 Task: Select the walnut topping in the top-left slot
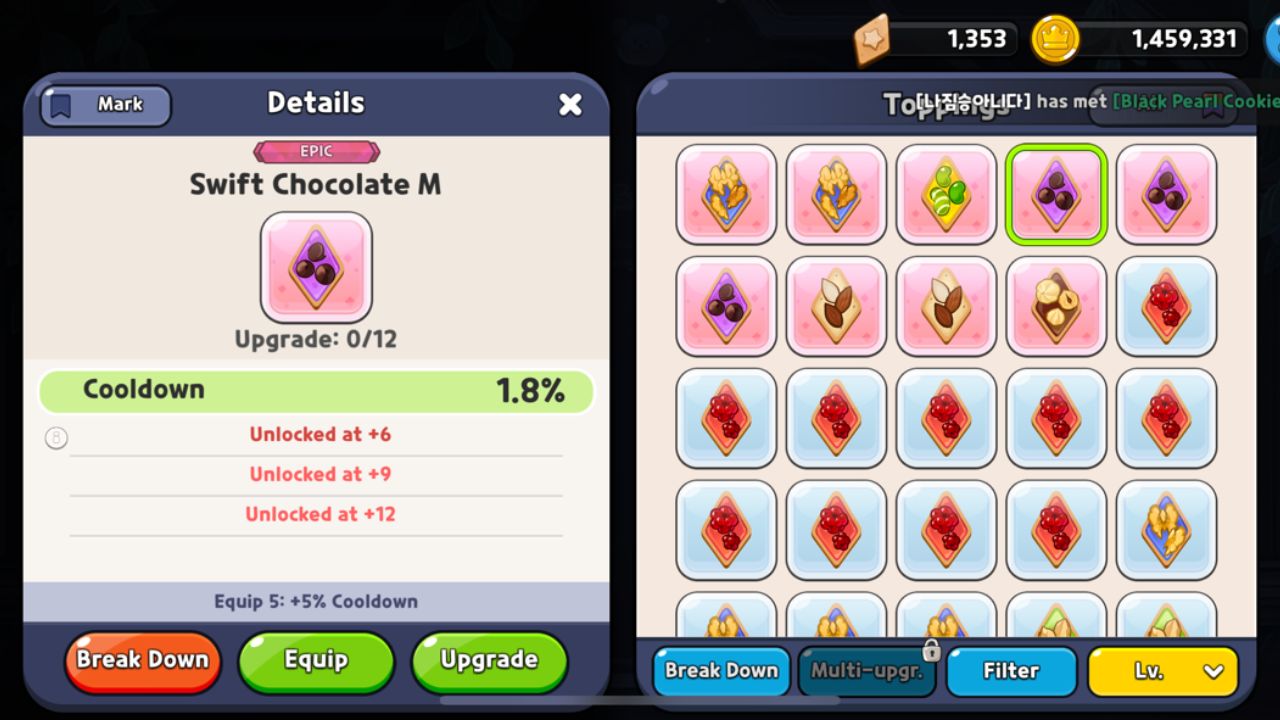(726, 195)
